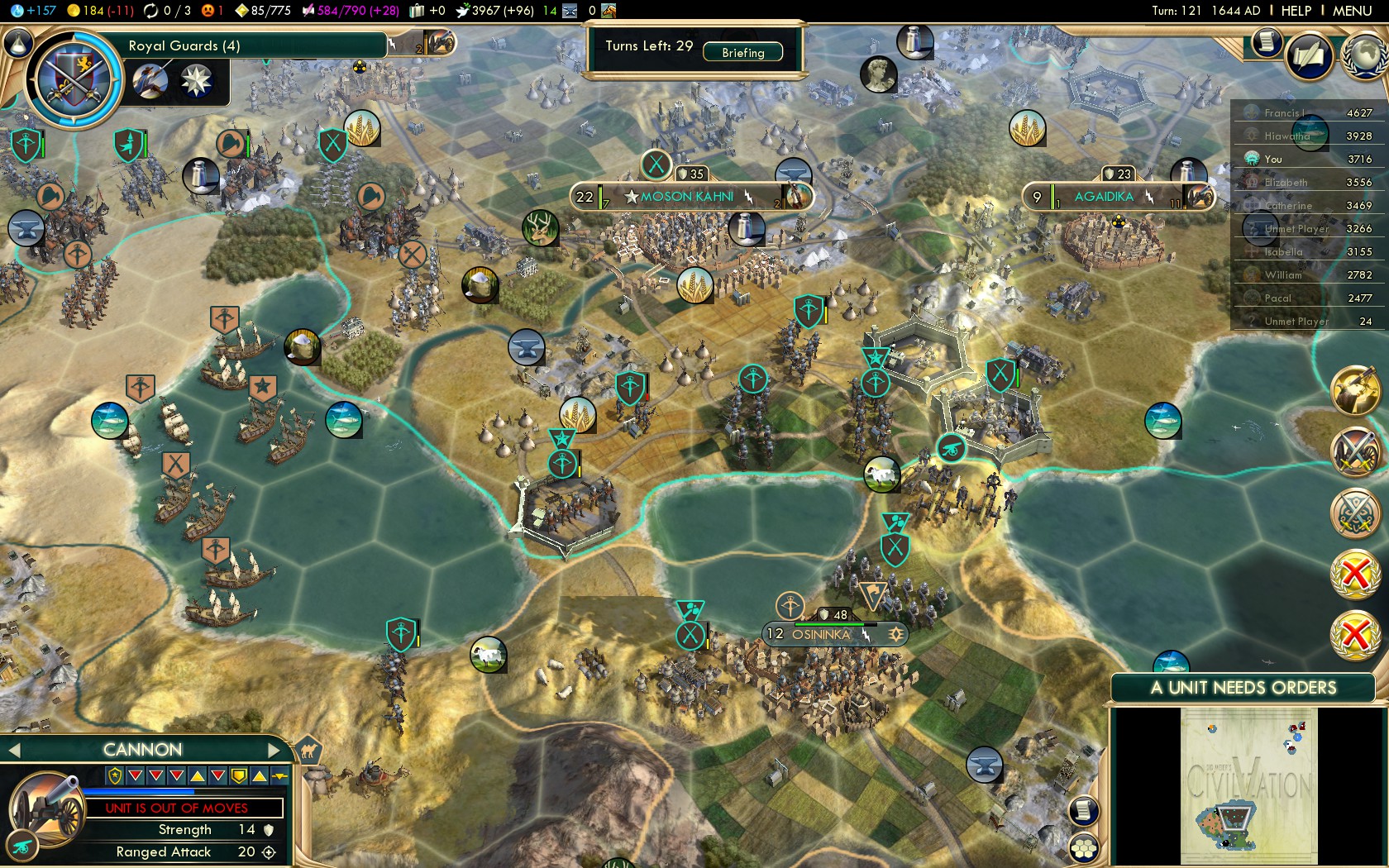Open the Moson Kahni city banner
Viewport: 1389px width, 868px height.
point(687,197)
